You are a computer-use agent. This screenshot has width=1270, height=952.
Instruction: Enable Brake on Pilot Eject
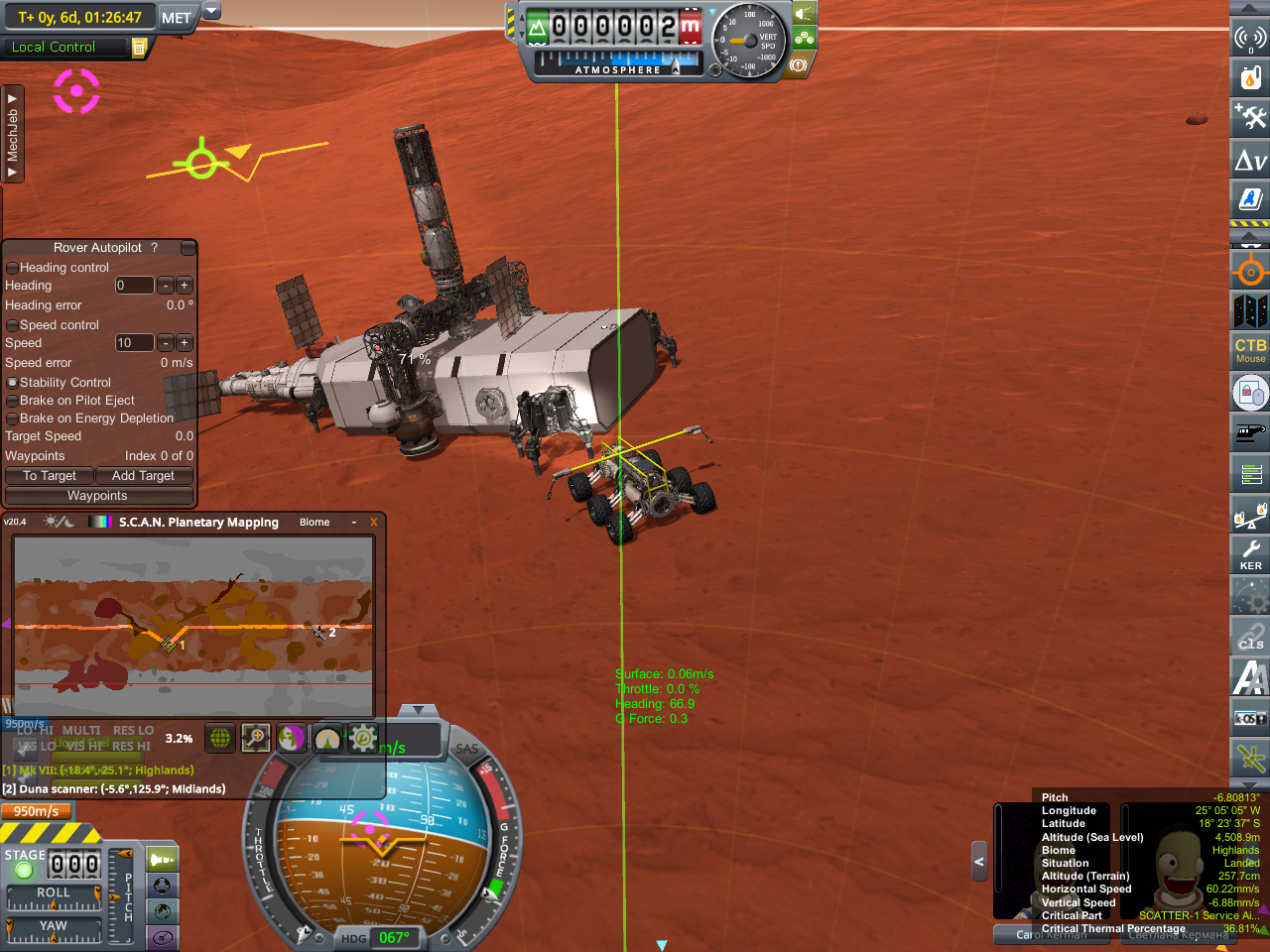(12, 401)
